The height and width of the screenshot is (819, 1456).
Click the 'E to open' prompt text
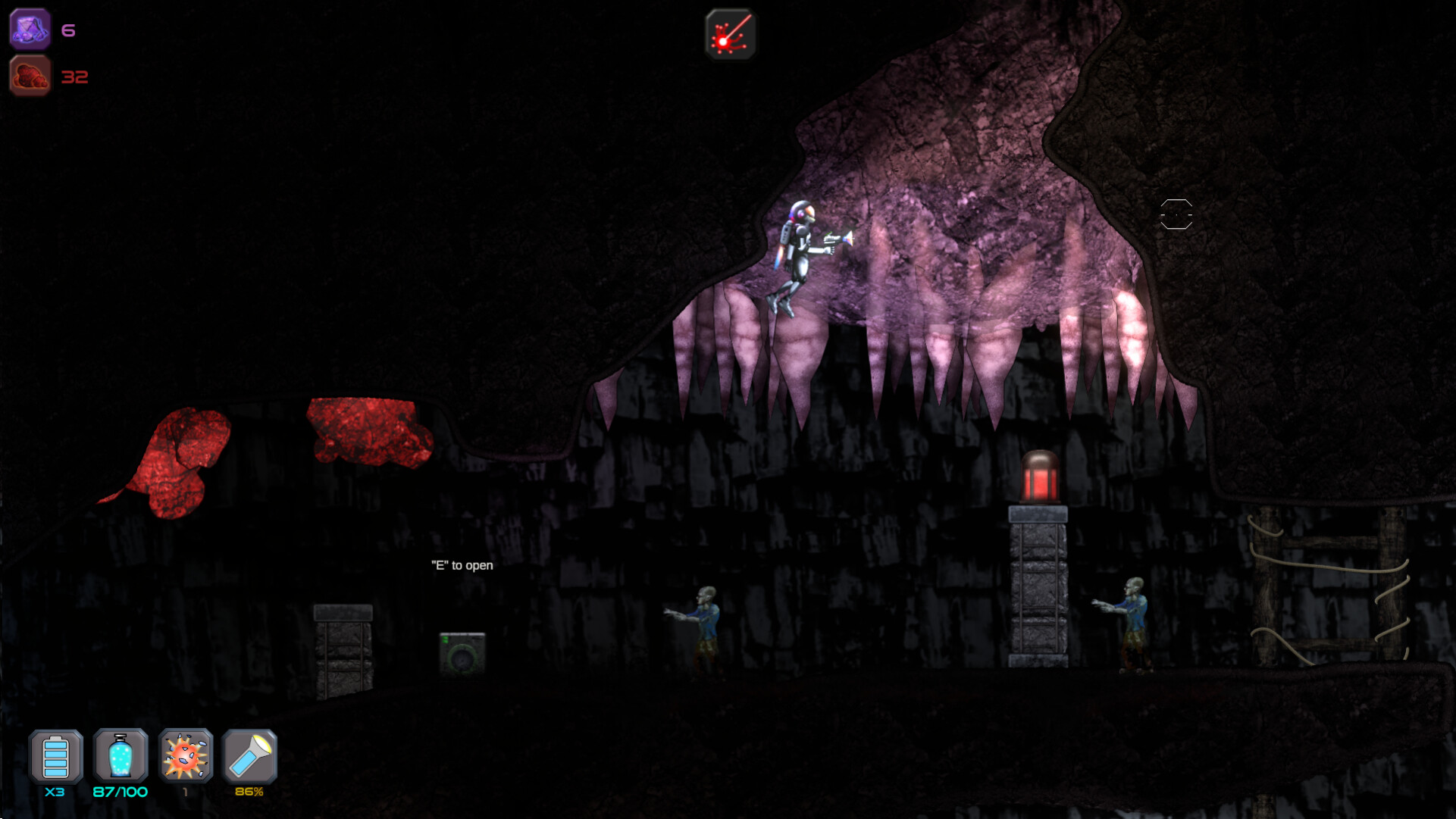tap(461, 565)
